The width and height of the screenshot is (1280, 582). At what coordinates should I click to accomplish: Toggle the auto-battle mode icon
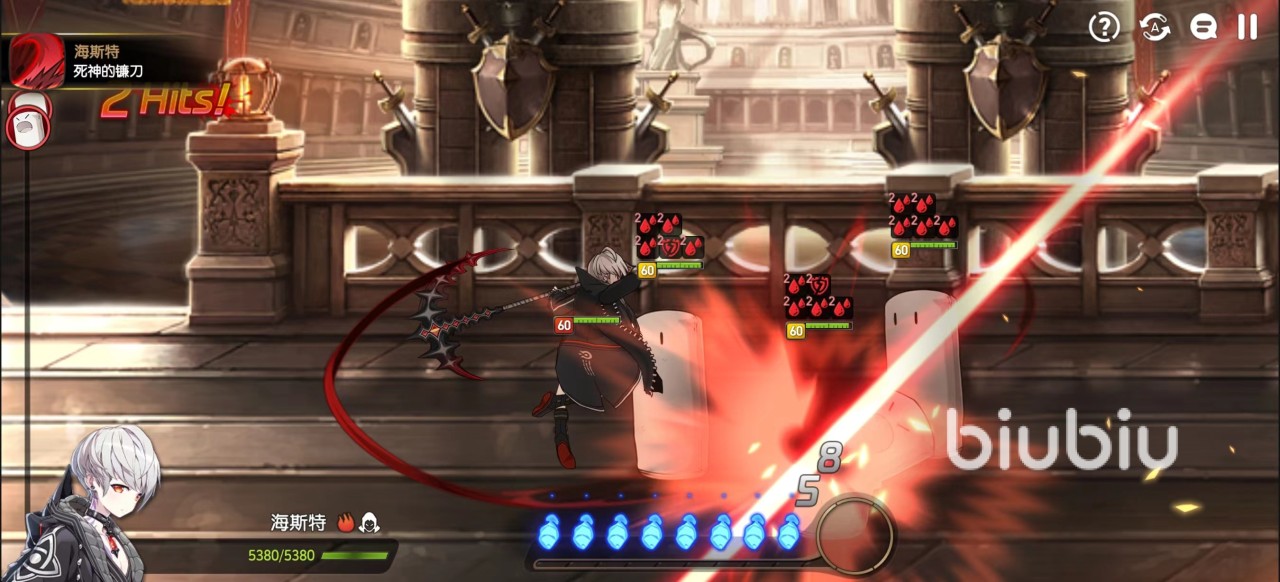click(1155, 27)
